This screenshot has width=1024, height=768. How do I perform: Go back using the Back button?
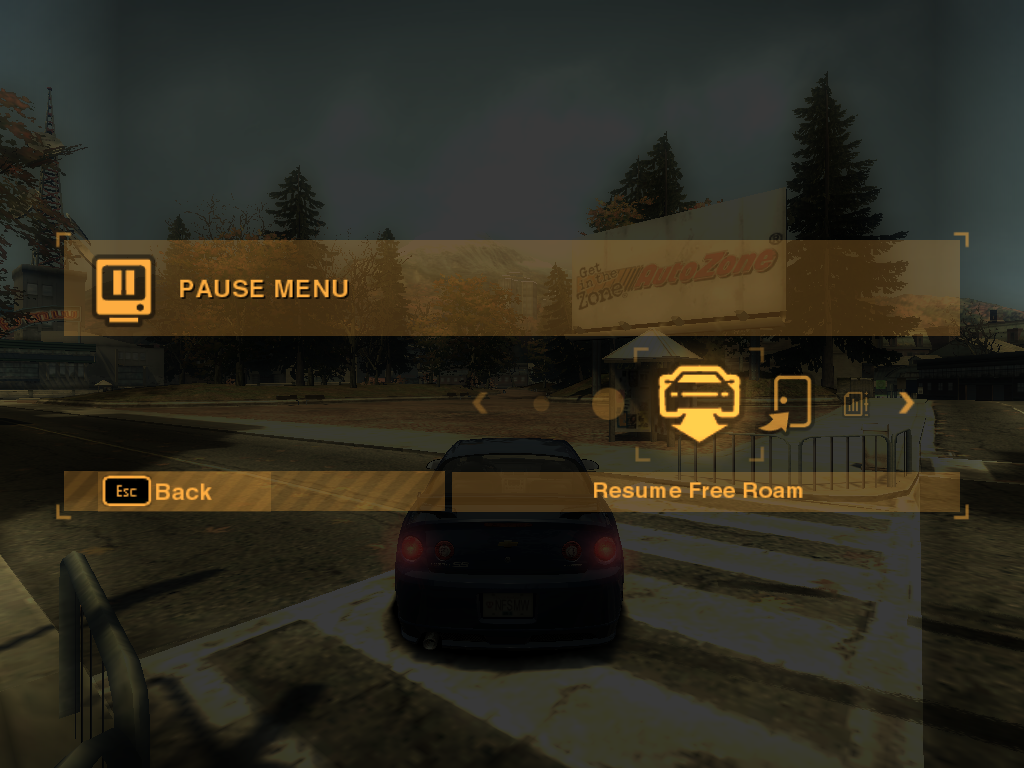(x=158, y=491)
